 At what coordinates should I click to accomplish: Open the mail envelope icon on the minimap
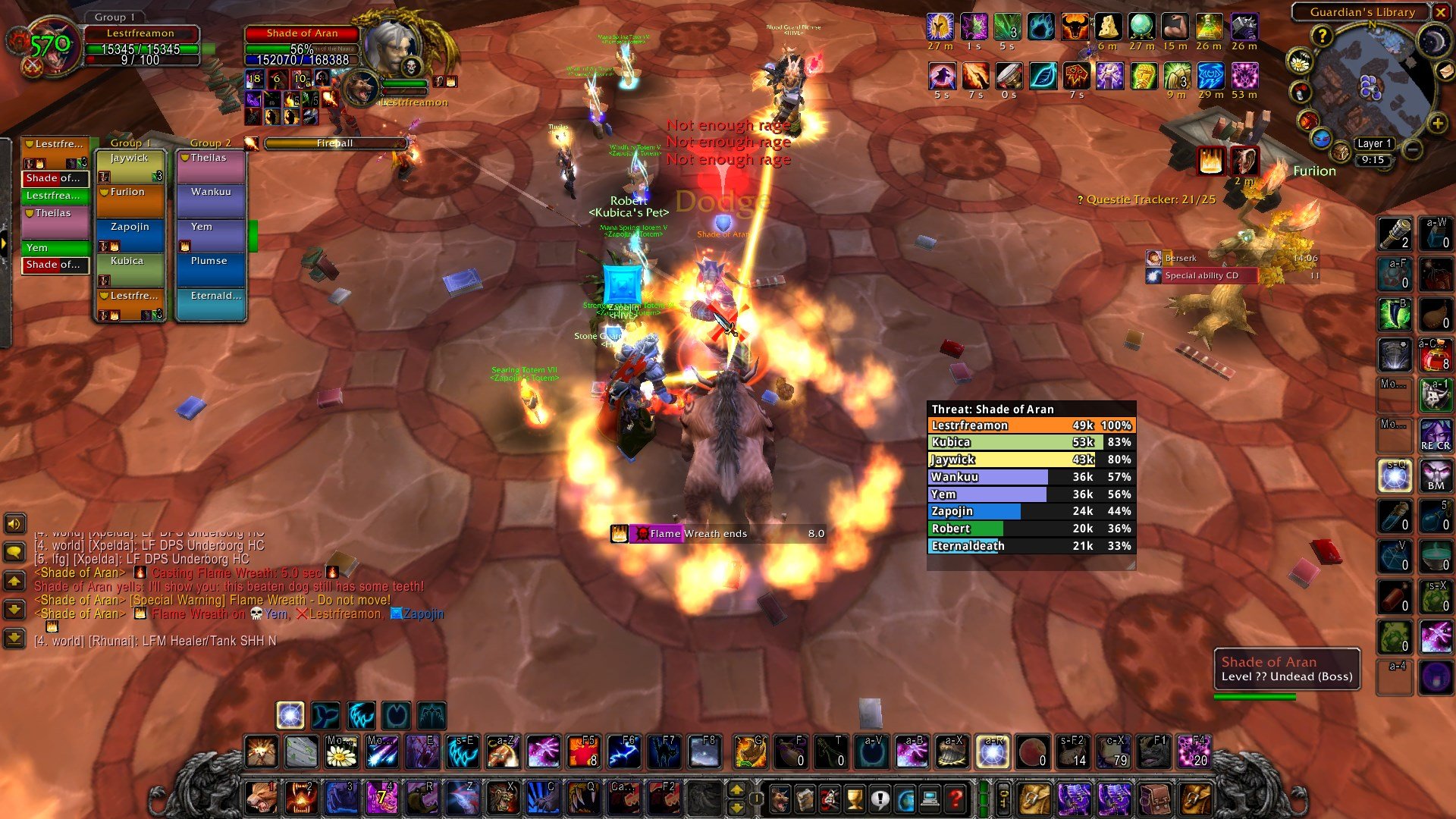click(x=1445, y=71)
